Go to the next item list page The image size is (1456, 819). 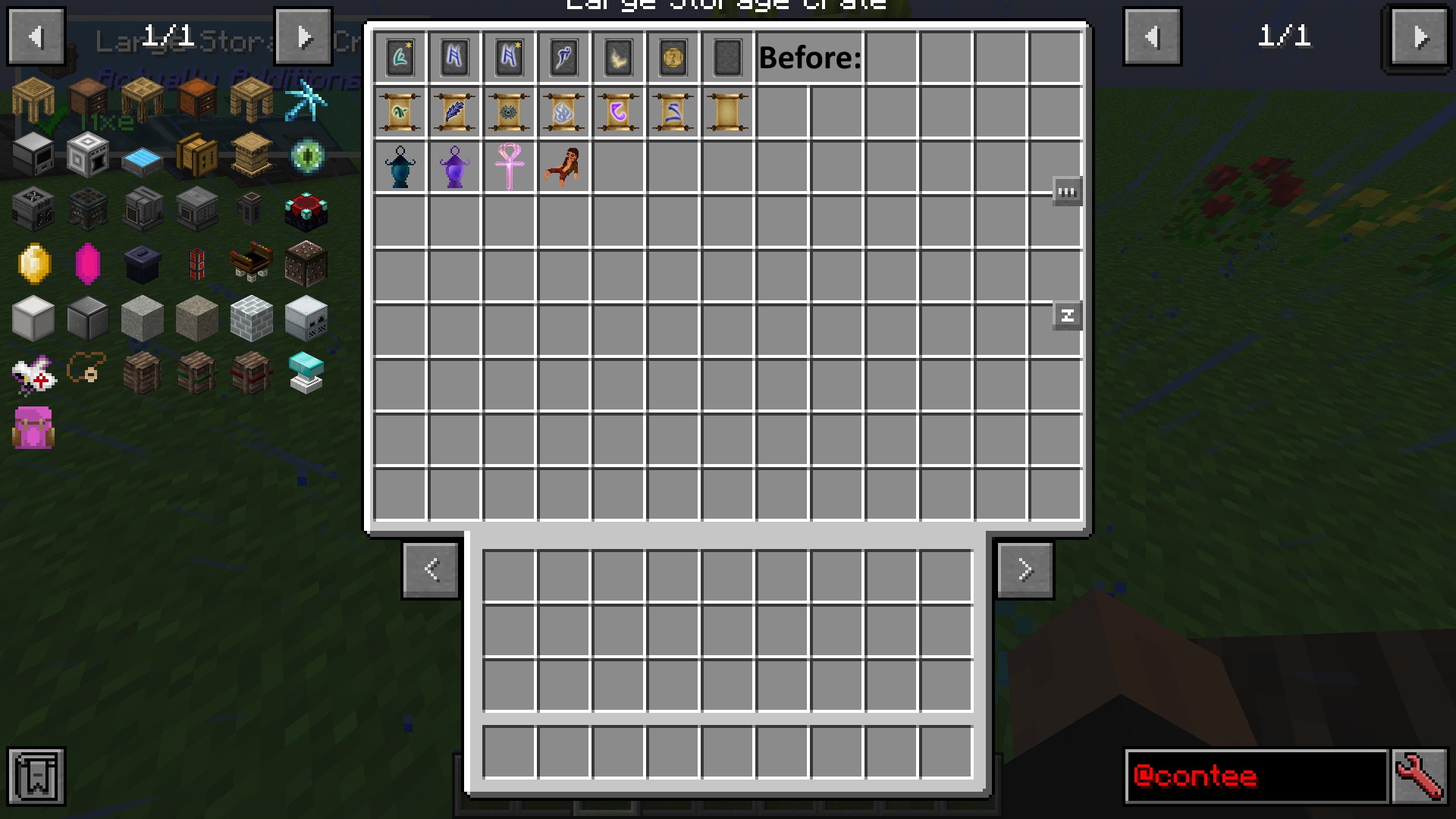pos(303,36)
